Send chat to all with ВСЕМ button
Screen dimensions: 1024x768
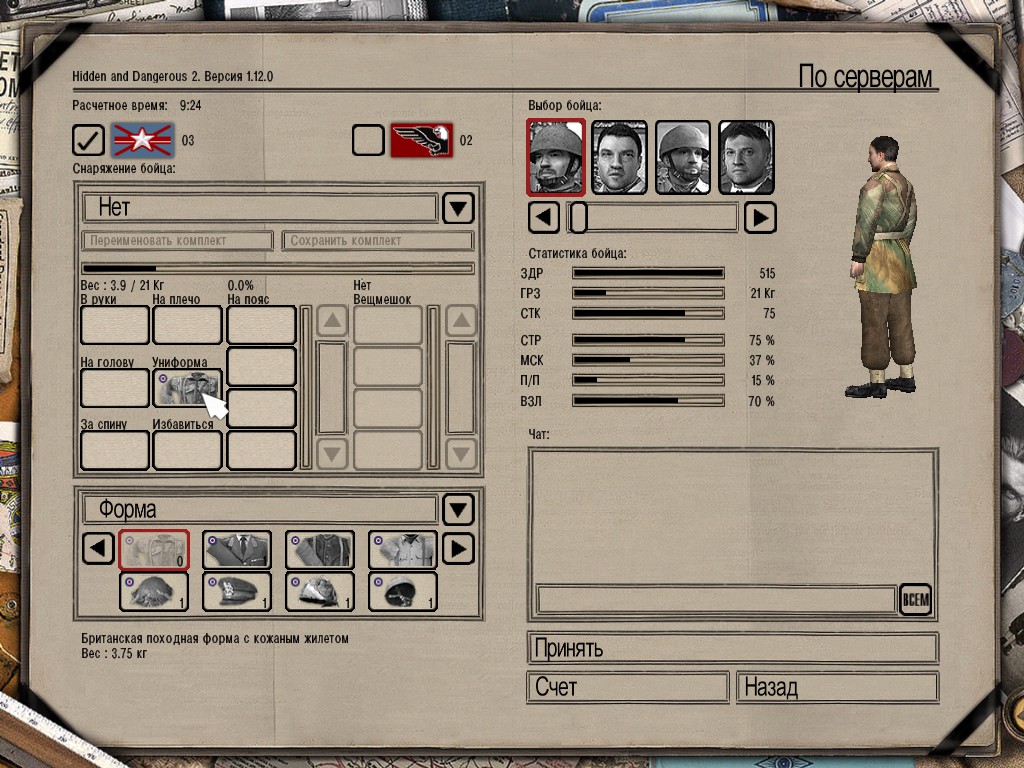point(915,600)
